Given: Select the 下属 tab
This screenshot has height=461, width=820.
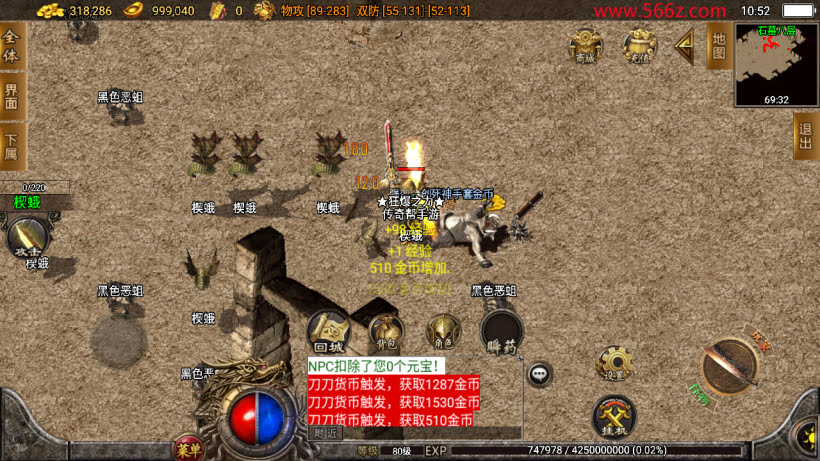Looking at the screenshot, I should tap(12, 146).
